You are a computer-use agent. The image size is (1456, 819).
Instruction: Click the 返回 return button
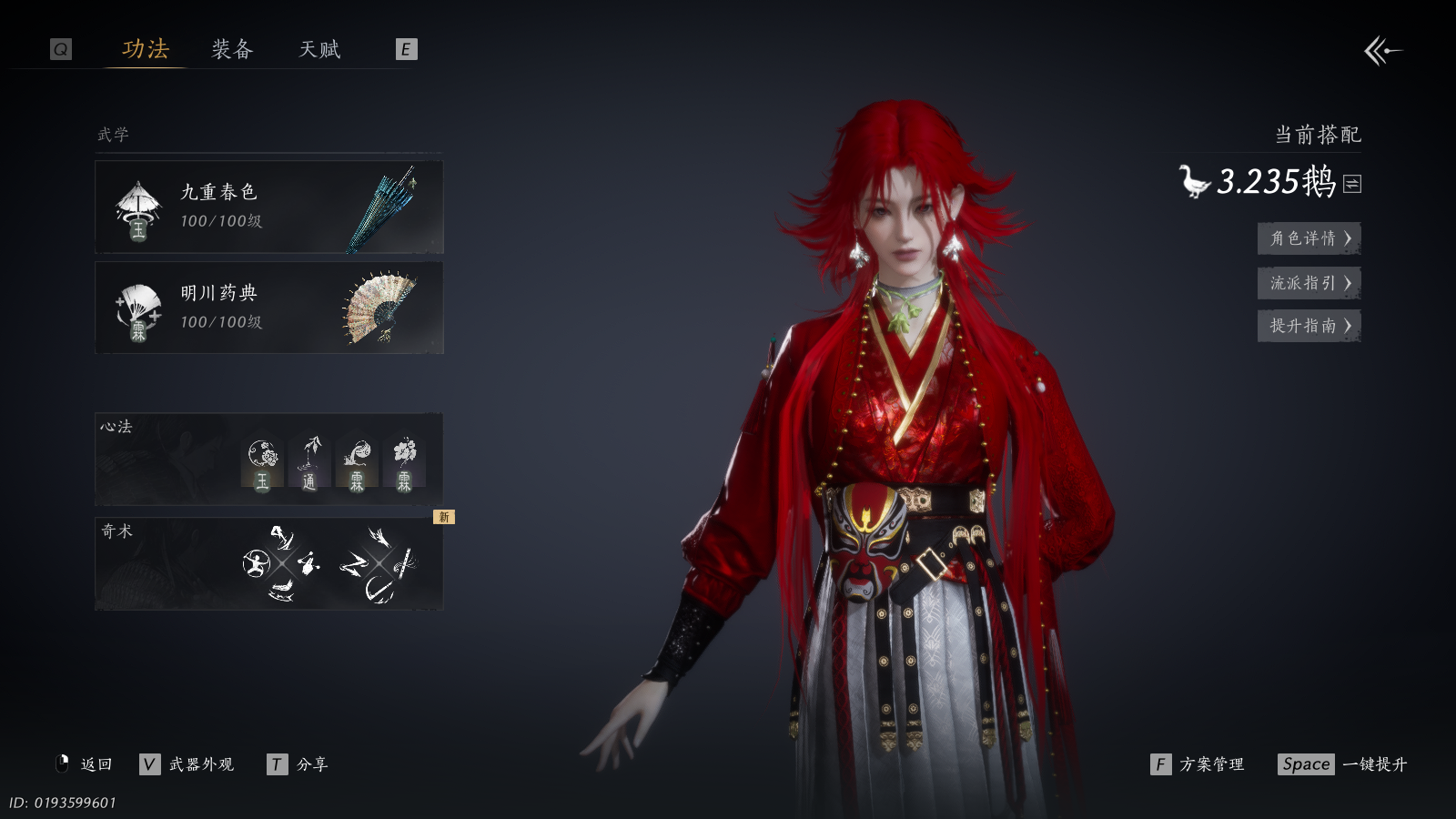click(85, 764)
